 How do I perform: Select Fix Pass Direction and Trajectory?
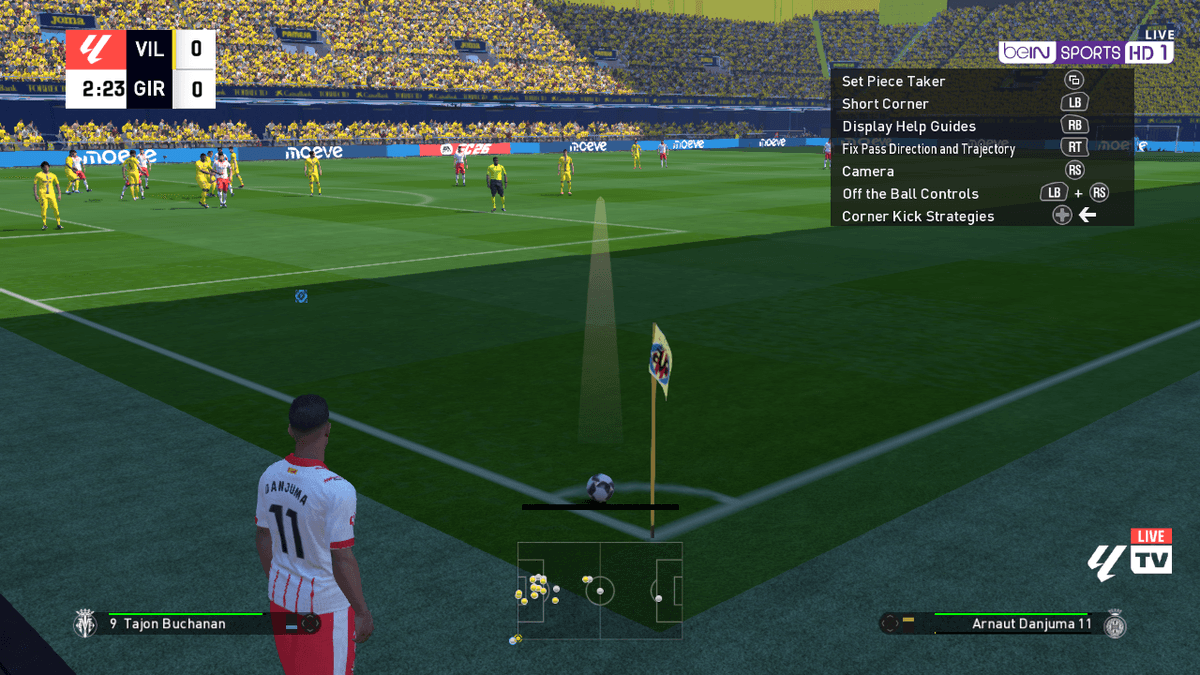[928, 149]
